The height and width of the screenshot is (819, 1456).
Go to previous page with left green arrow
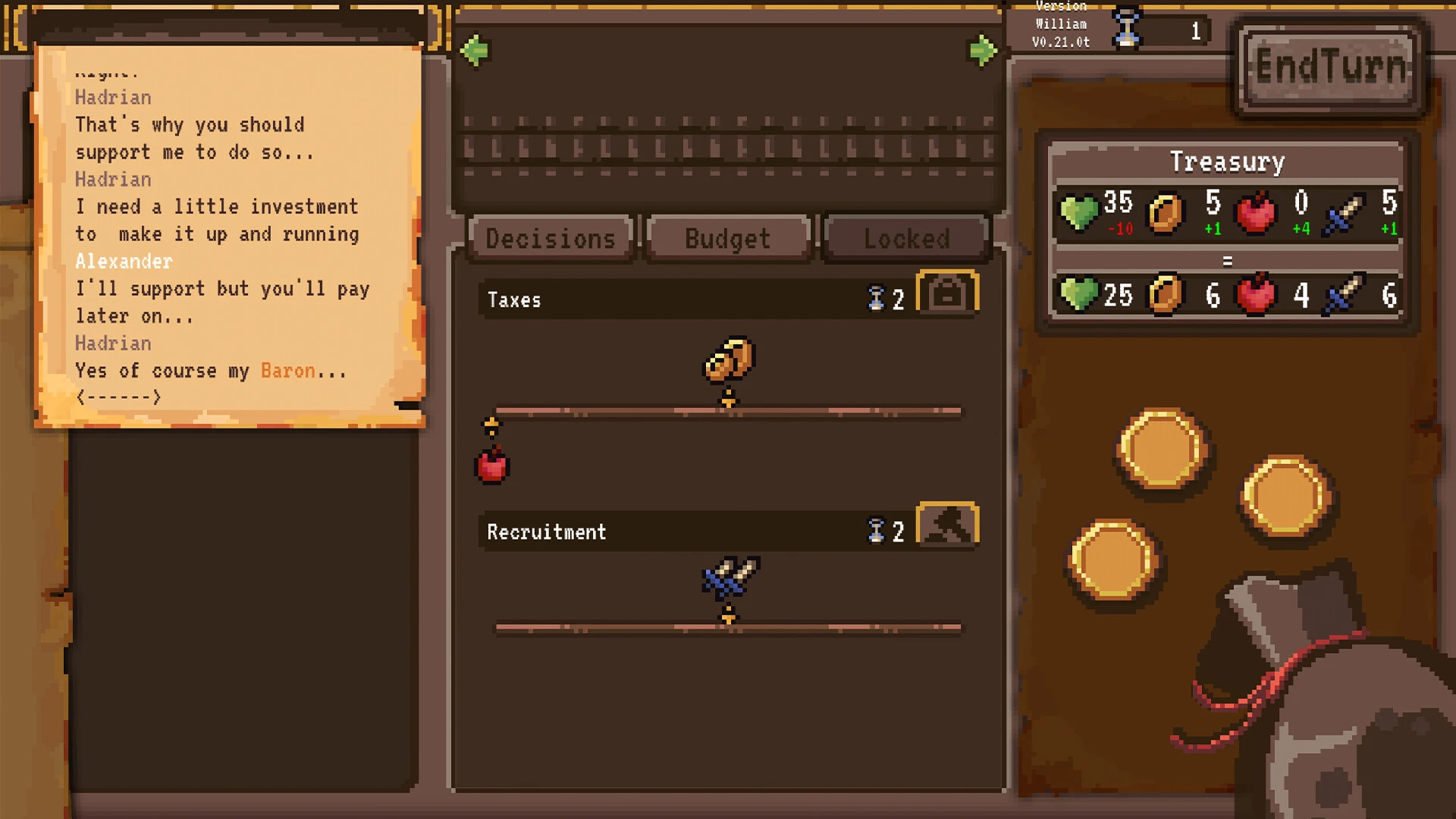click(x=475, y=51)
